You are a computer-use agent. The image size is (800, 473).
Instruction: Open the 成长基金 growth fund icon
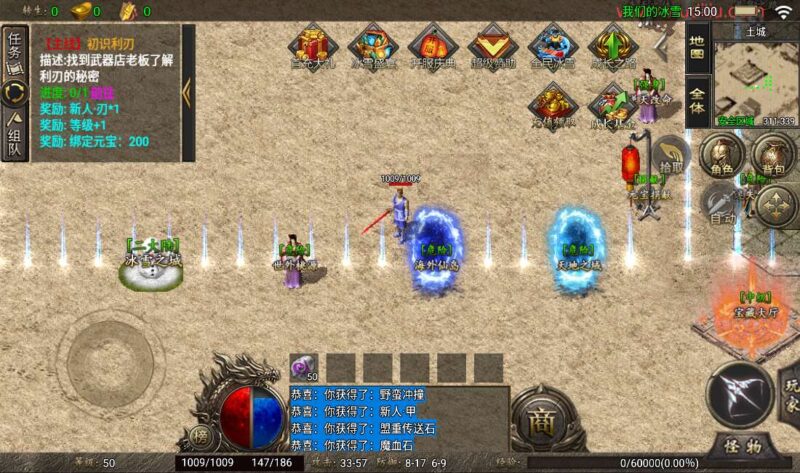611,104
